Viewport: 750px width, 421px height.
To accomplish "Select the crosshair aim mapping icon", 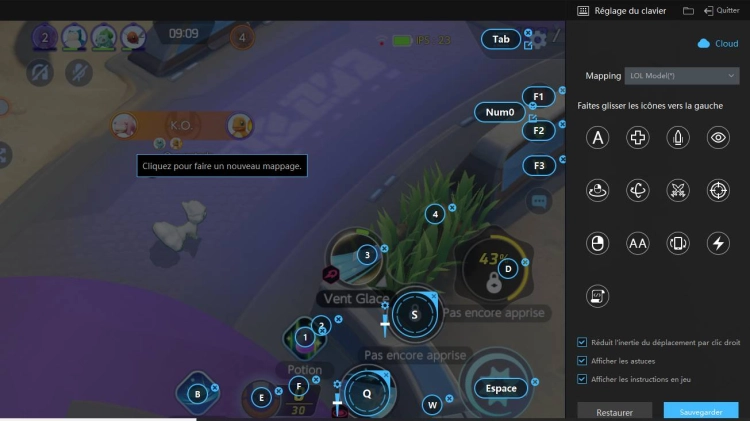I will tap(718, 190).
